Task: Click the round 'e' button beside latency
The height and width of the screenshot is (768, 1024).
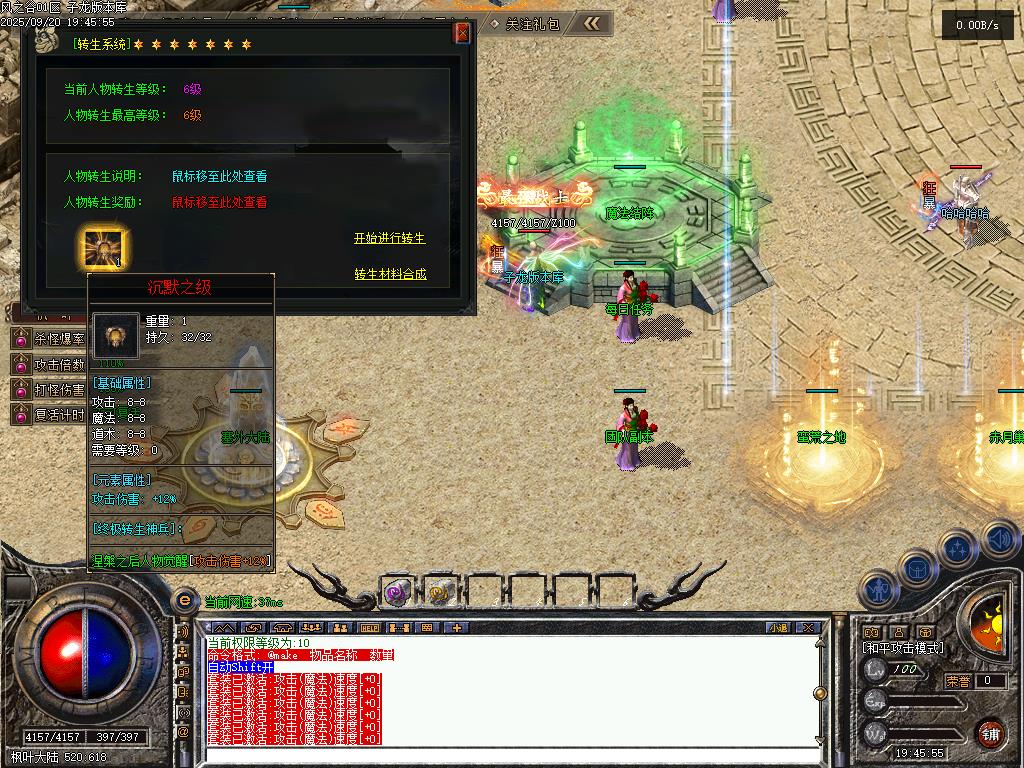Action: pos(184,601)
